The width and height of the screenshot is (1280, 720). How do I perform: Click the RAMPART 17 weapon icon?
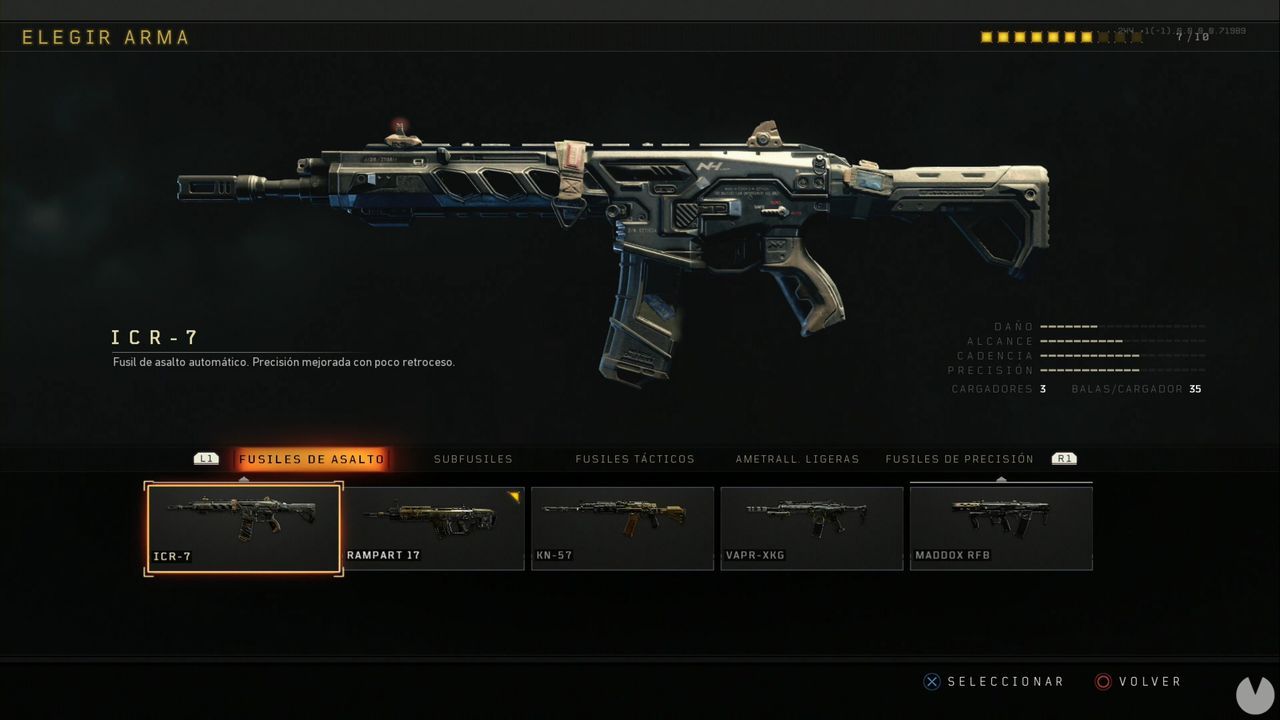coord(432,525)
